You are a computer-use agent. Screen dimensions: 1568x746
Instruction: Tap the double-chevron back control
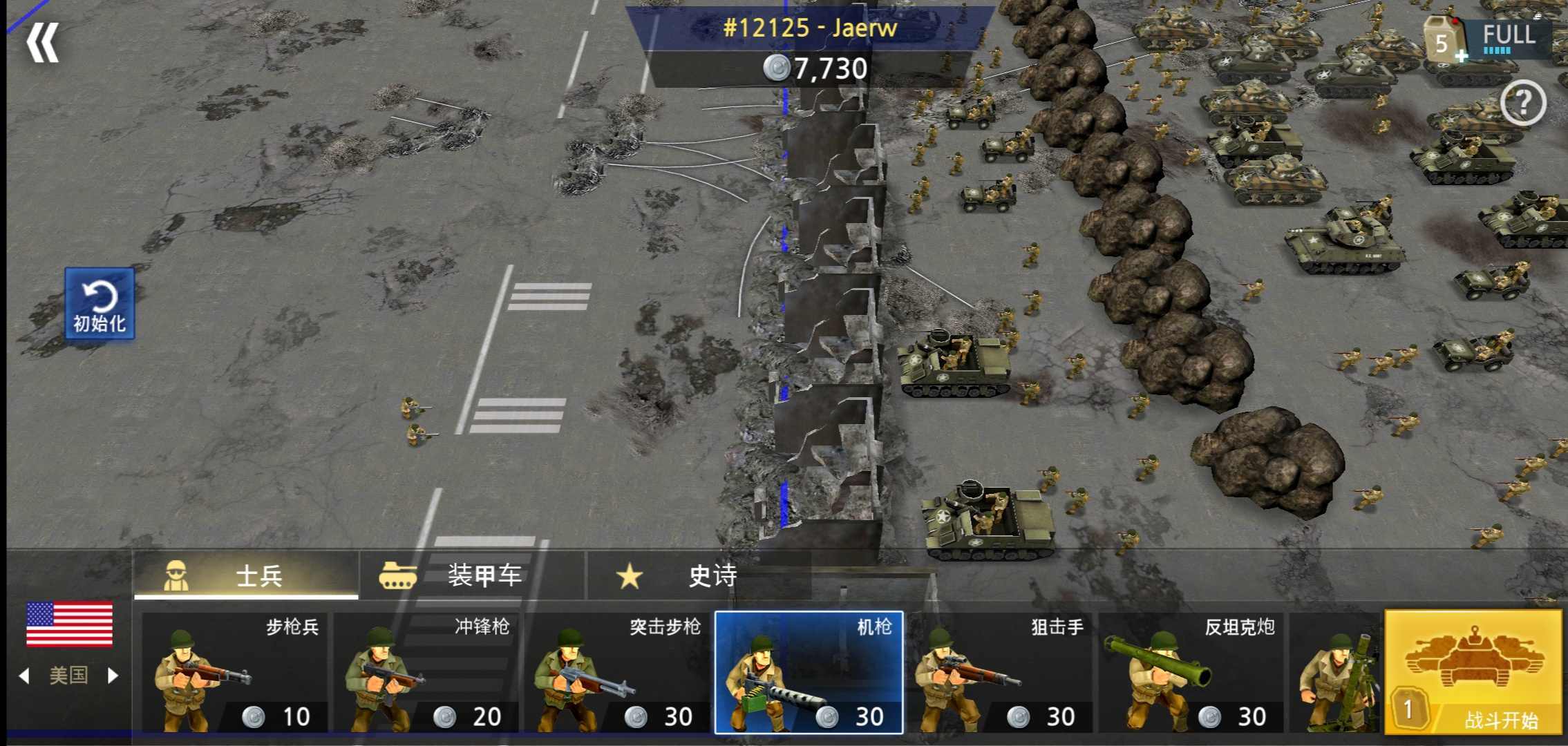click(x=45, y=41)
